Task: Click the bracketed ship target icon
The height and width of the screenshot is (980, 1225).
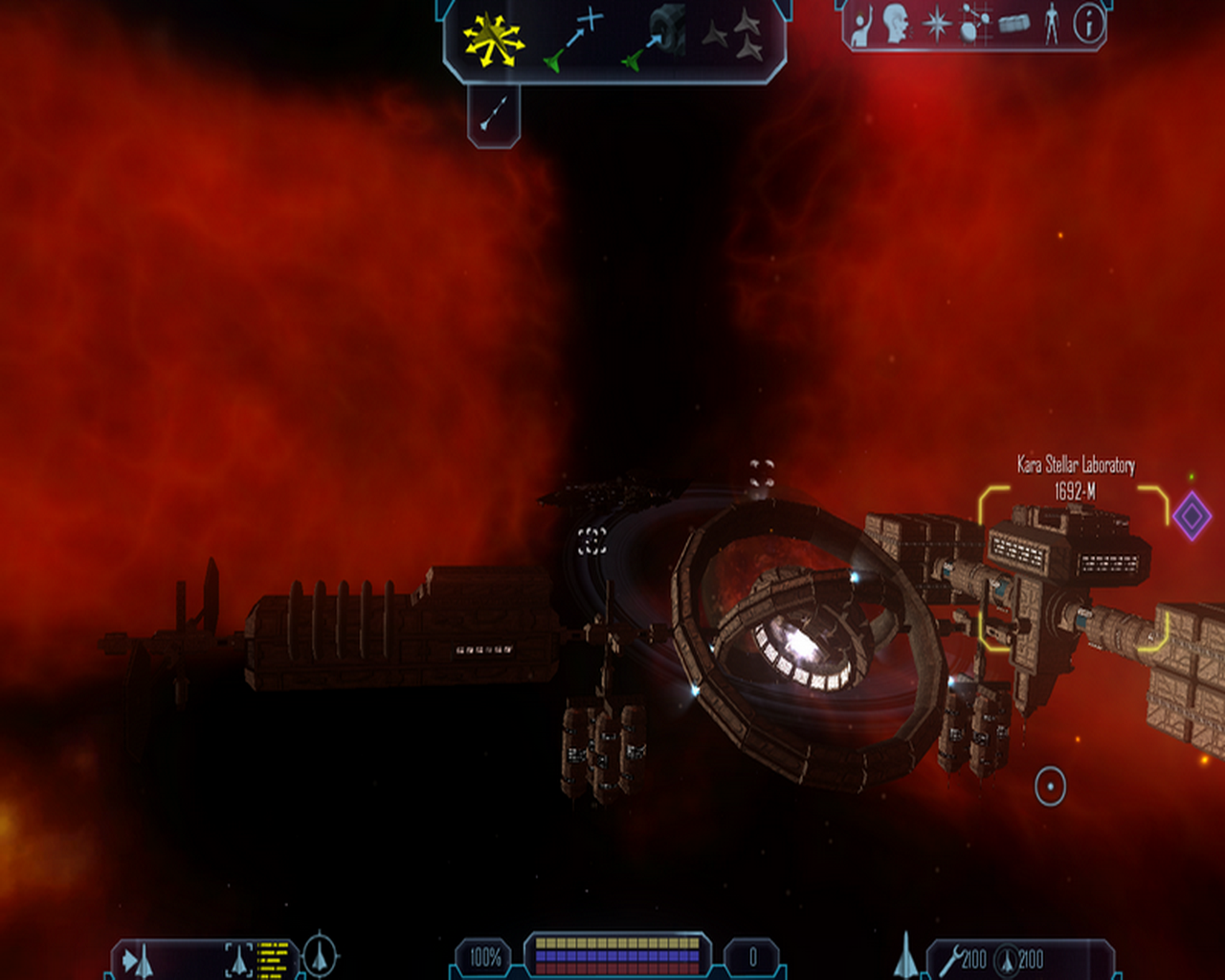Action: (238, 959)
